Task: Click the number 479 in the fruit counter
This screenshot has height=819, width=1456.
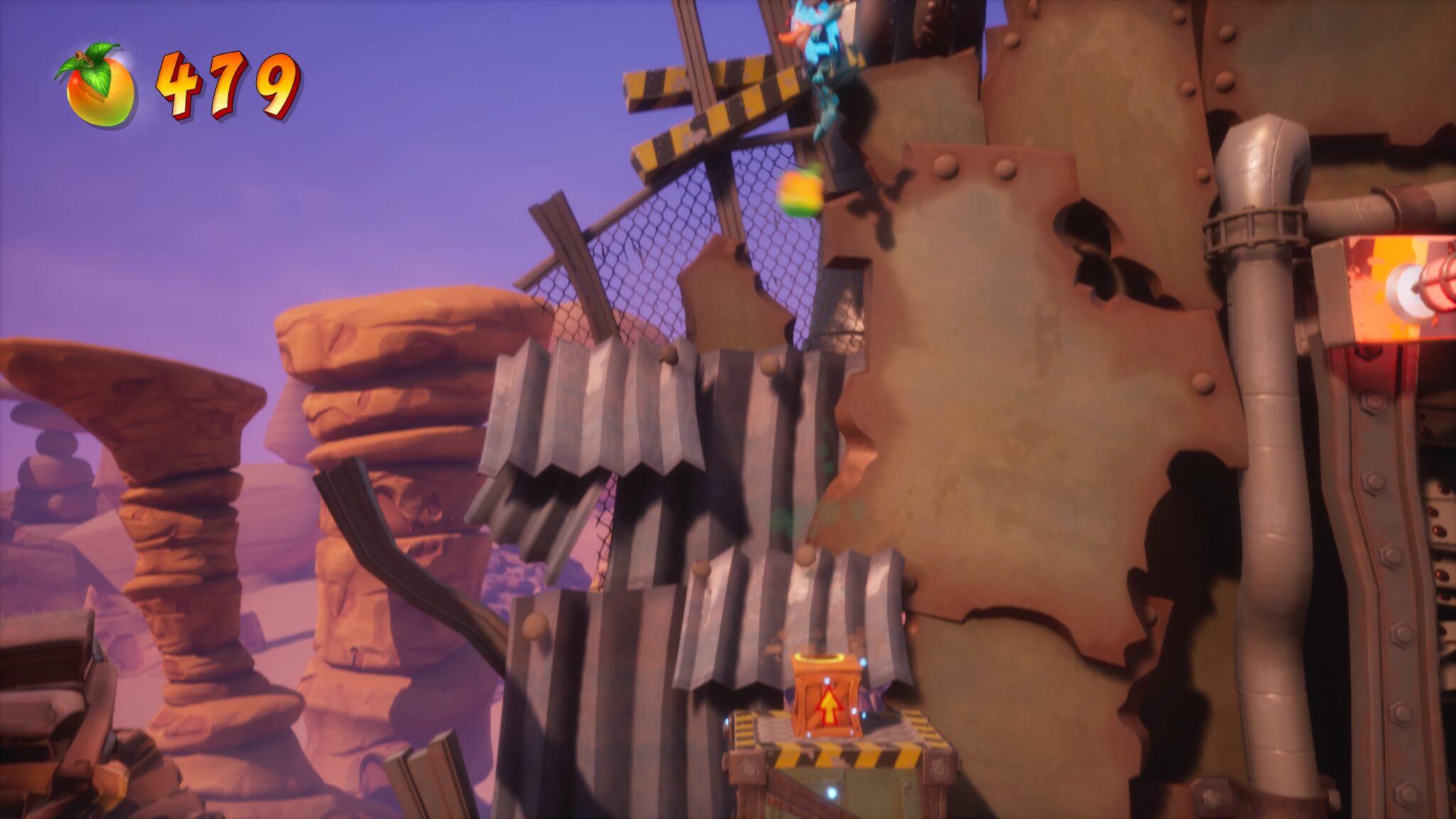Action: (x=227, y=85)
